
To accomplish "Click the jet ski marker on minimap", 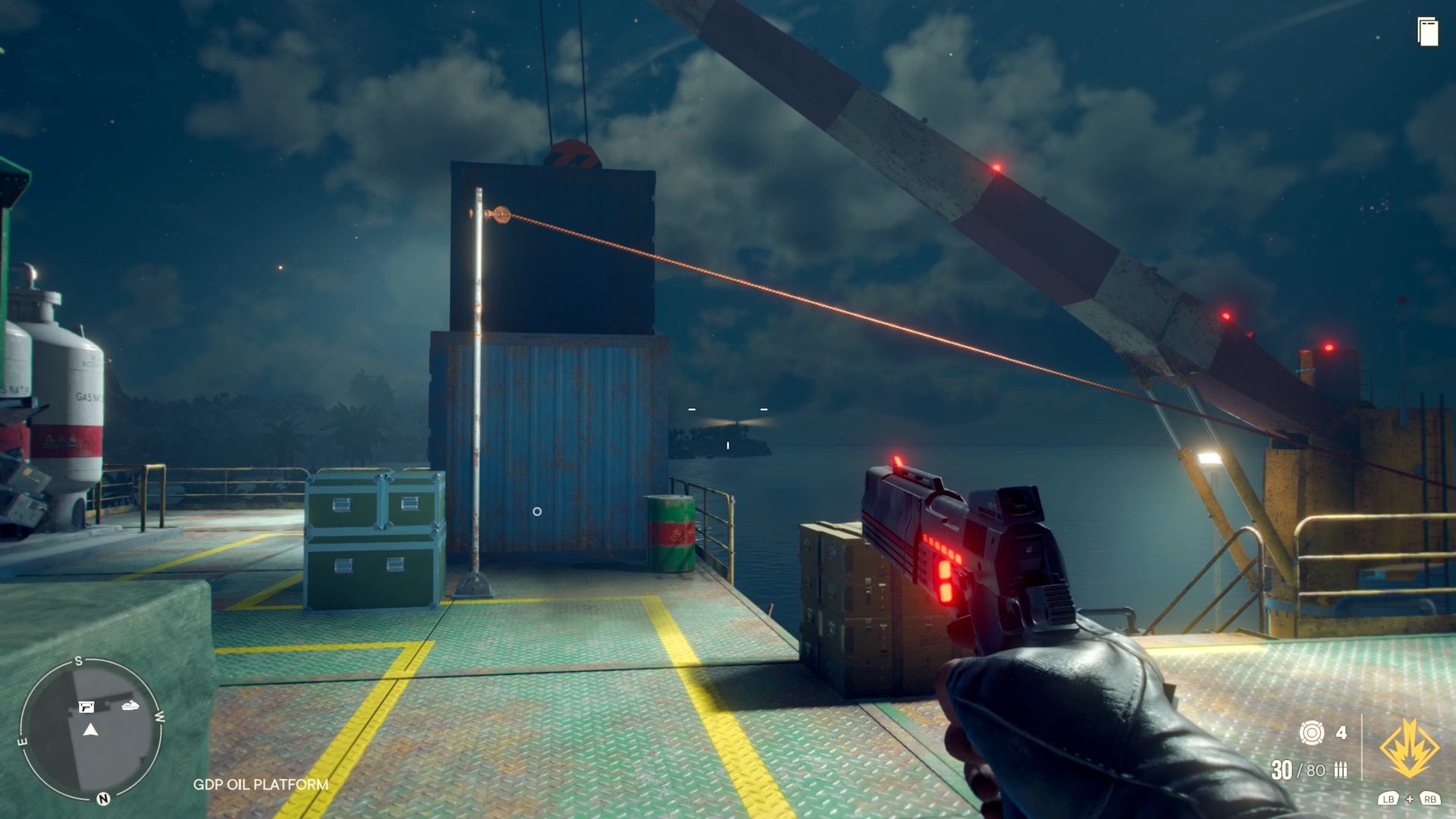I will point(130,706).
